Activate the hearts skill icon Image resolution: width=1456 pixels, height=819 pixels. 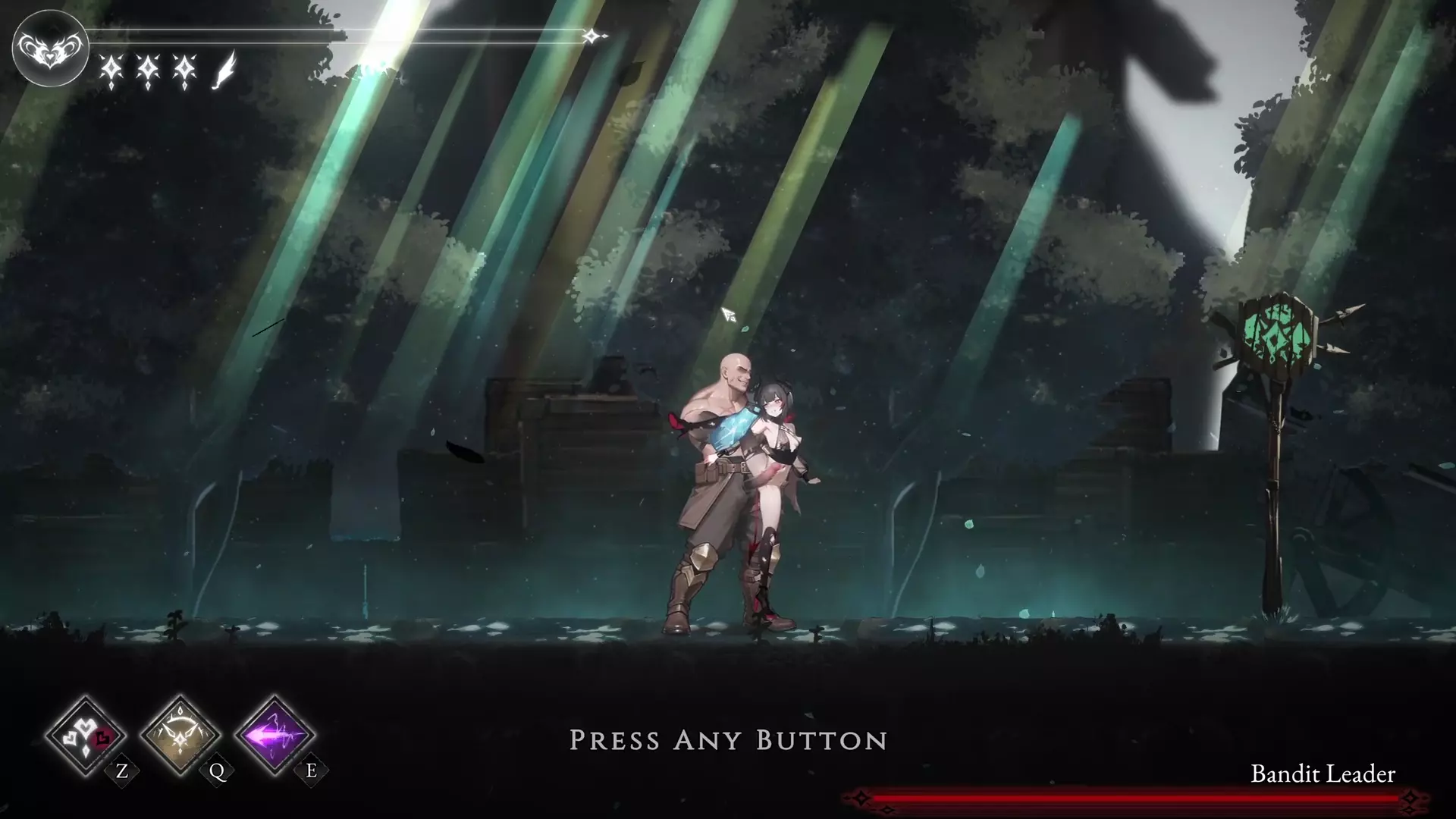[86, 735]
